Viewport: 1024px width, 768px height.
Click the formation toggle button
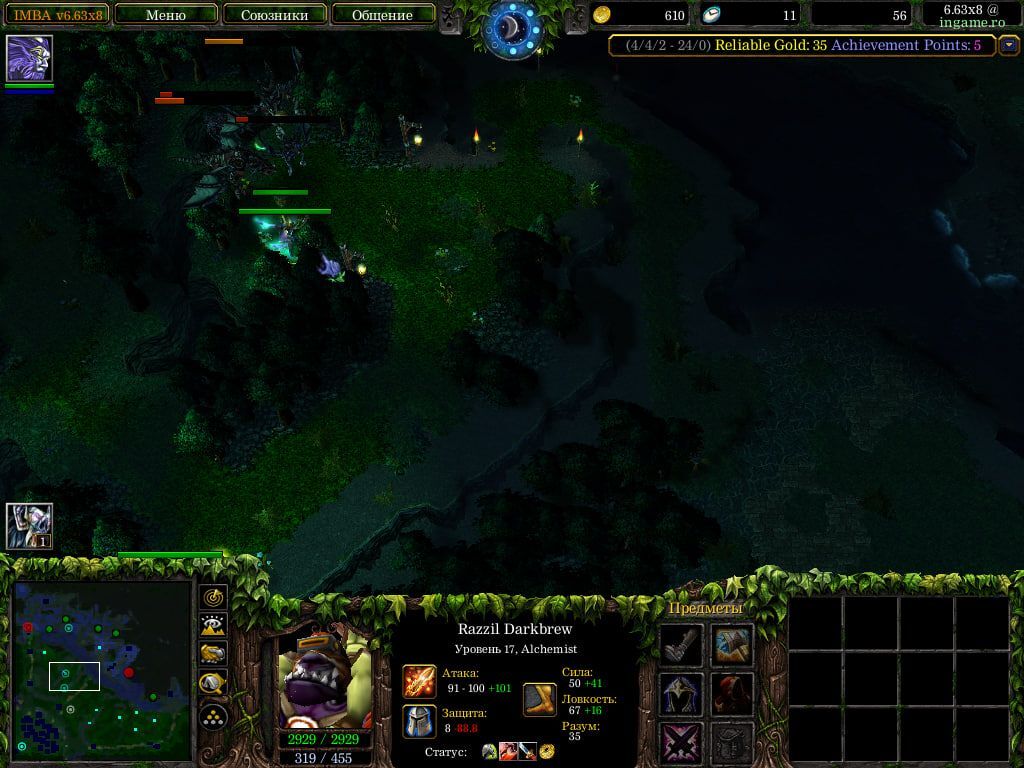(x=213, y=716)
